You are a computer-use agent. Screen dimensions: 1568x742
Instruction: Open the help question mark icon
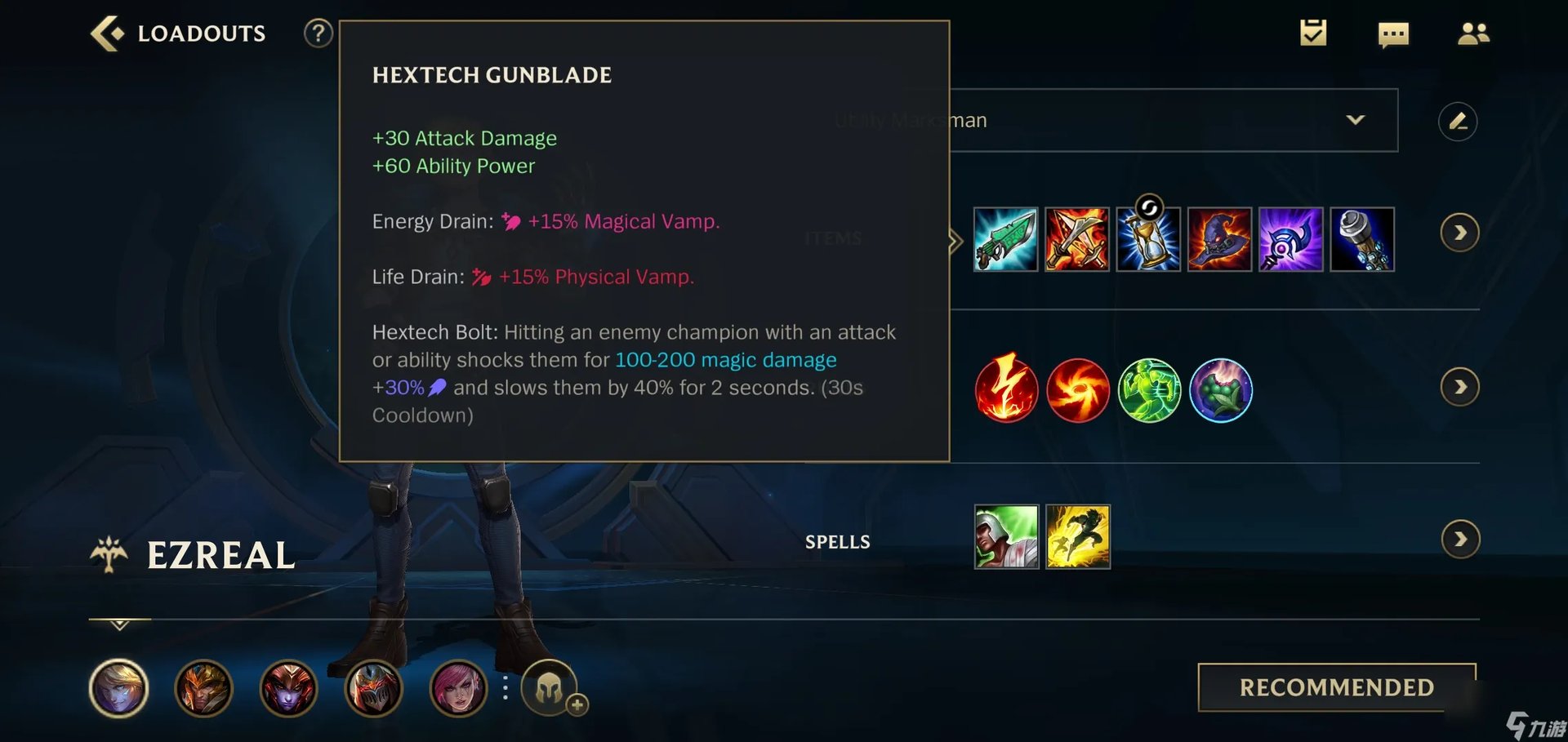(x=318, y=33)
